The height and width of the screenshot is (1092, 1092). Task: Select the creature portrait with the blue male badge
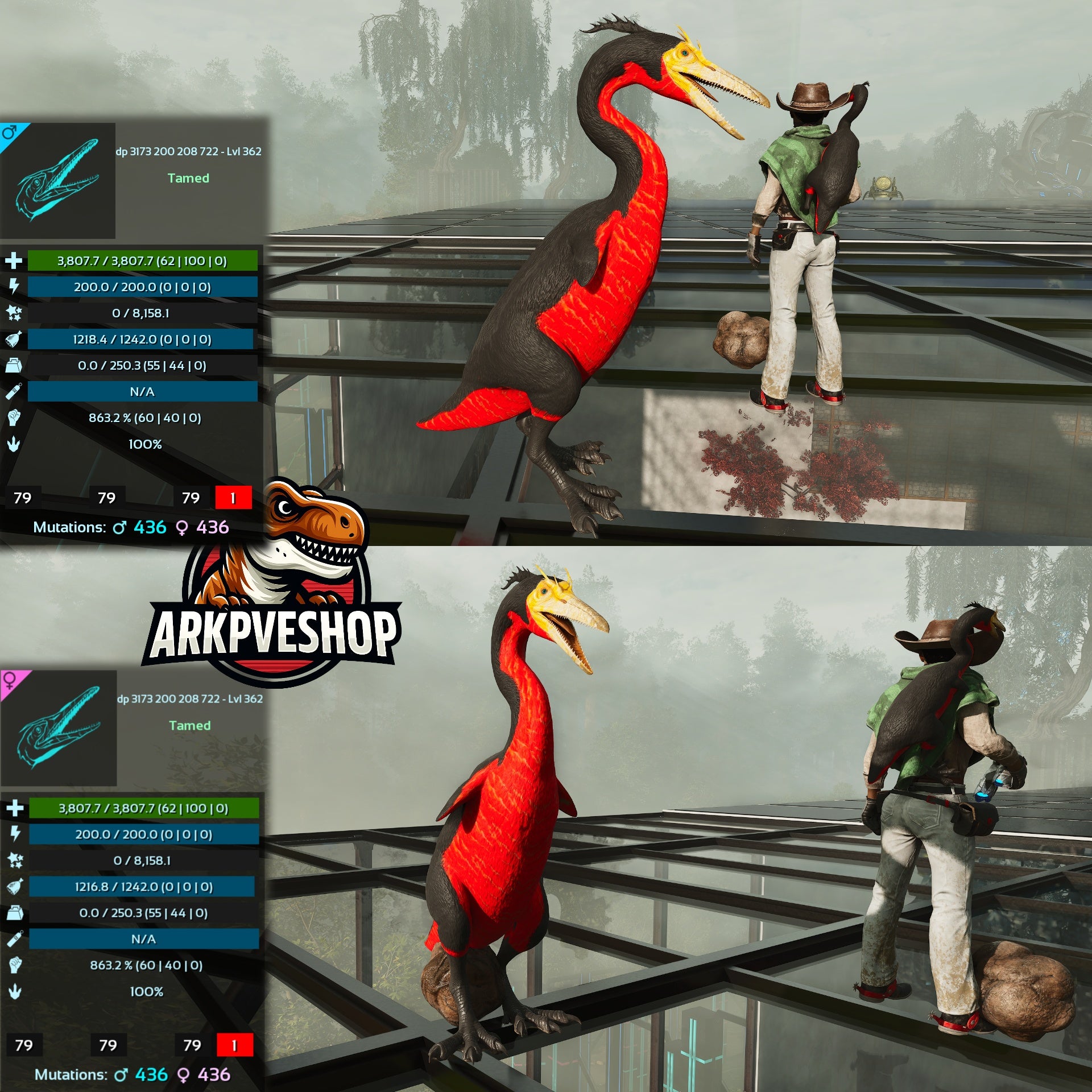[x=57, y=180]
